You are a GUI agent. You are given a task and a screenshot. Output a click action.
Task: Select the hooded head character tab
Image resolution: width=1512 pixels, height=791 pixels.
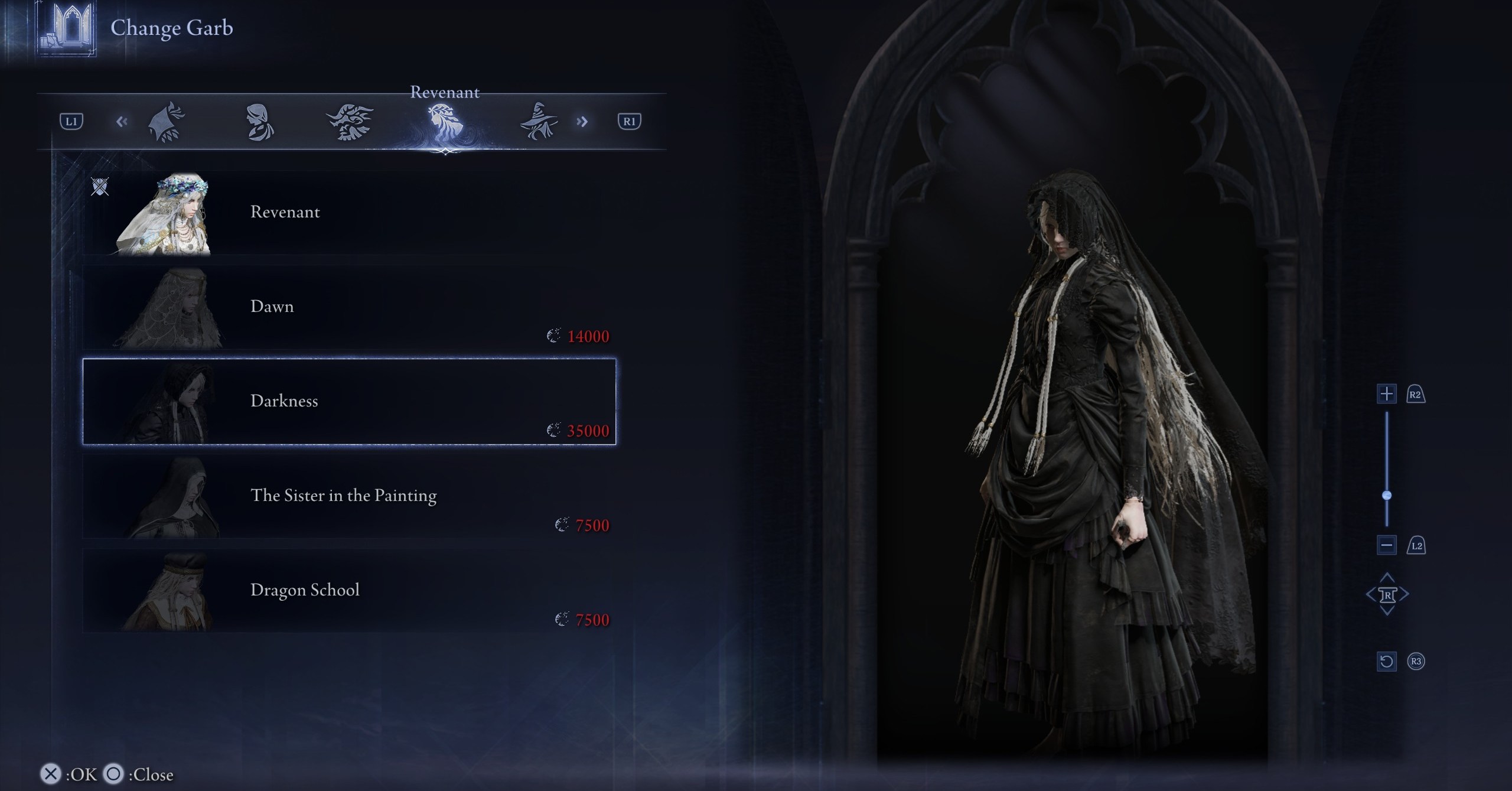click(259, 122)
